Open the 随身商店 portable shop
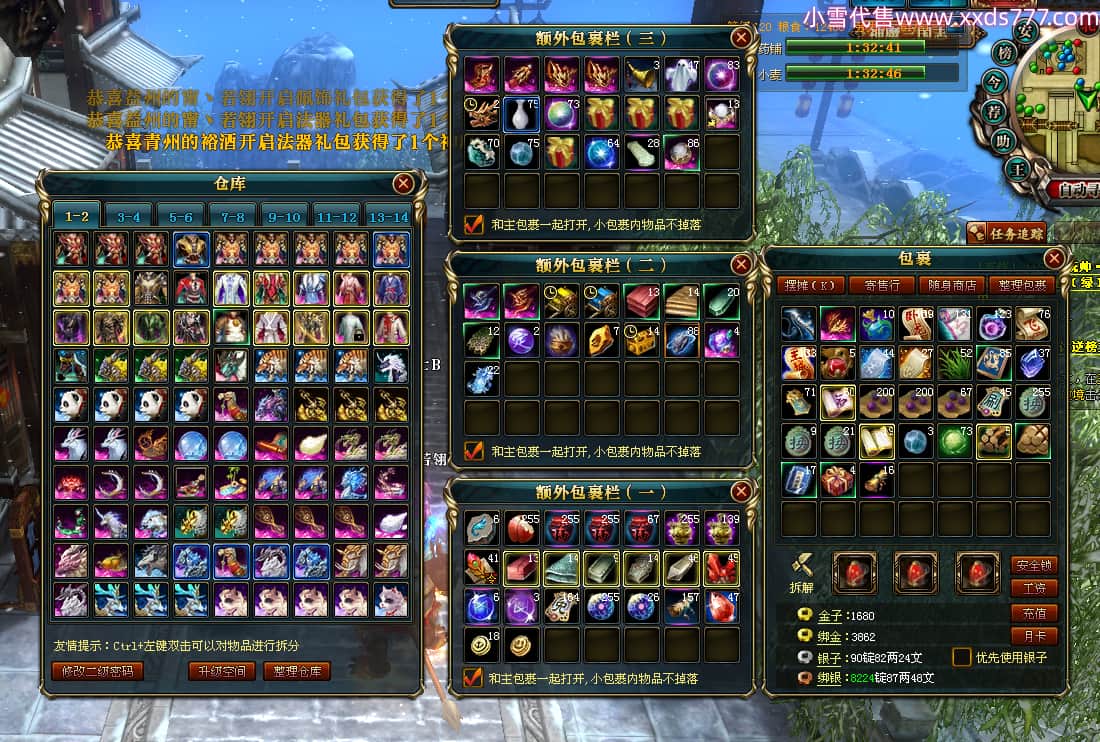 point(951,285)
